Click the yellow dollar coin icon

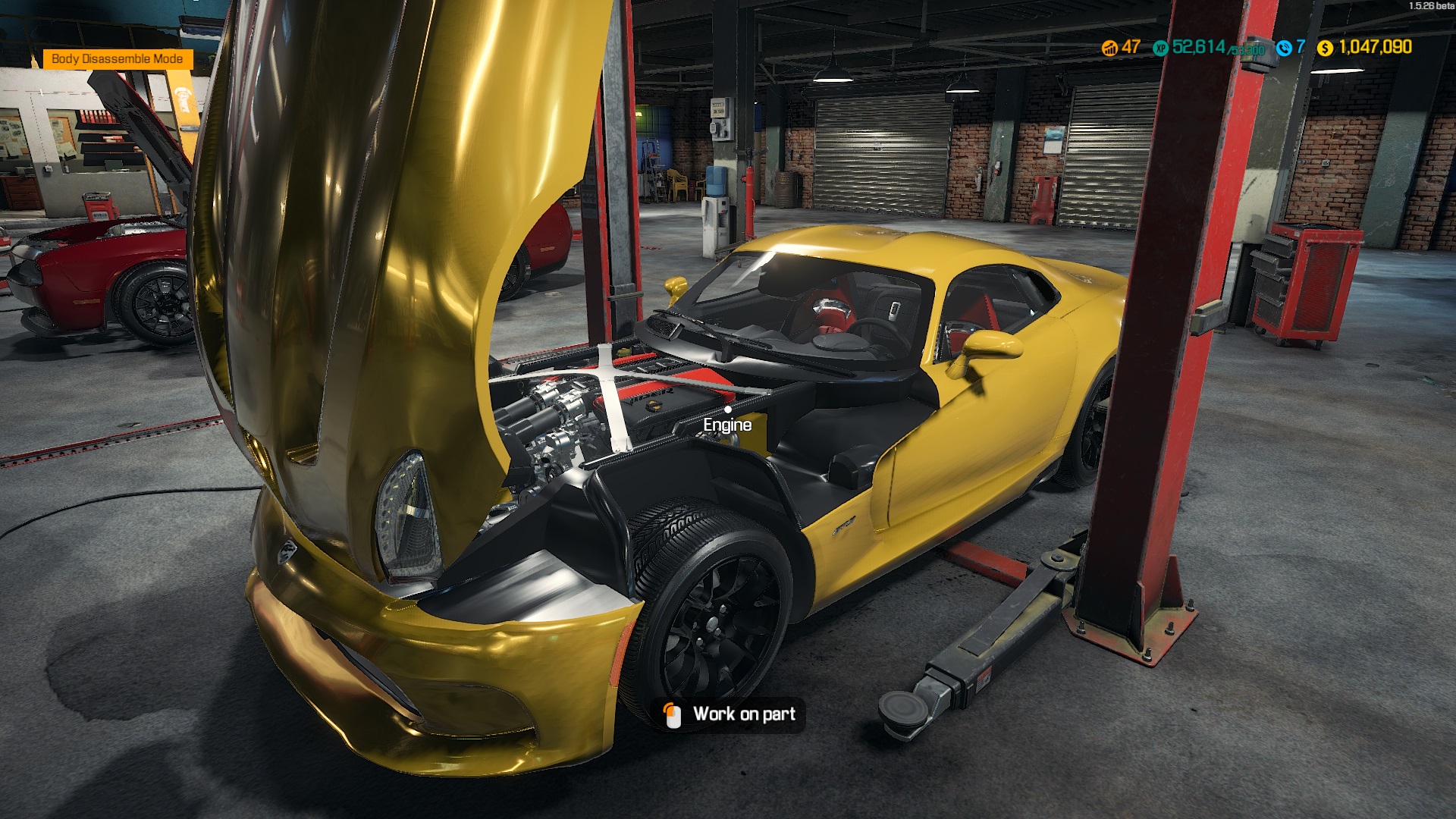[x=1323, y=47]
